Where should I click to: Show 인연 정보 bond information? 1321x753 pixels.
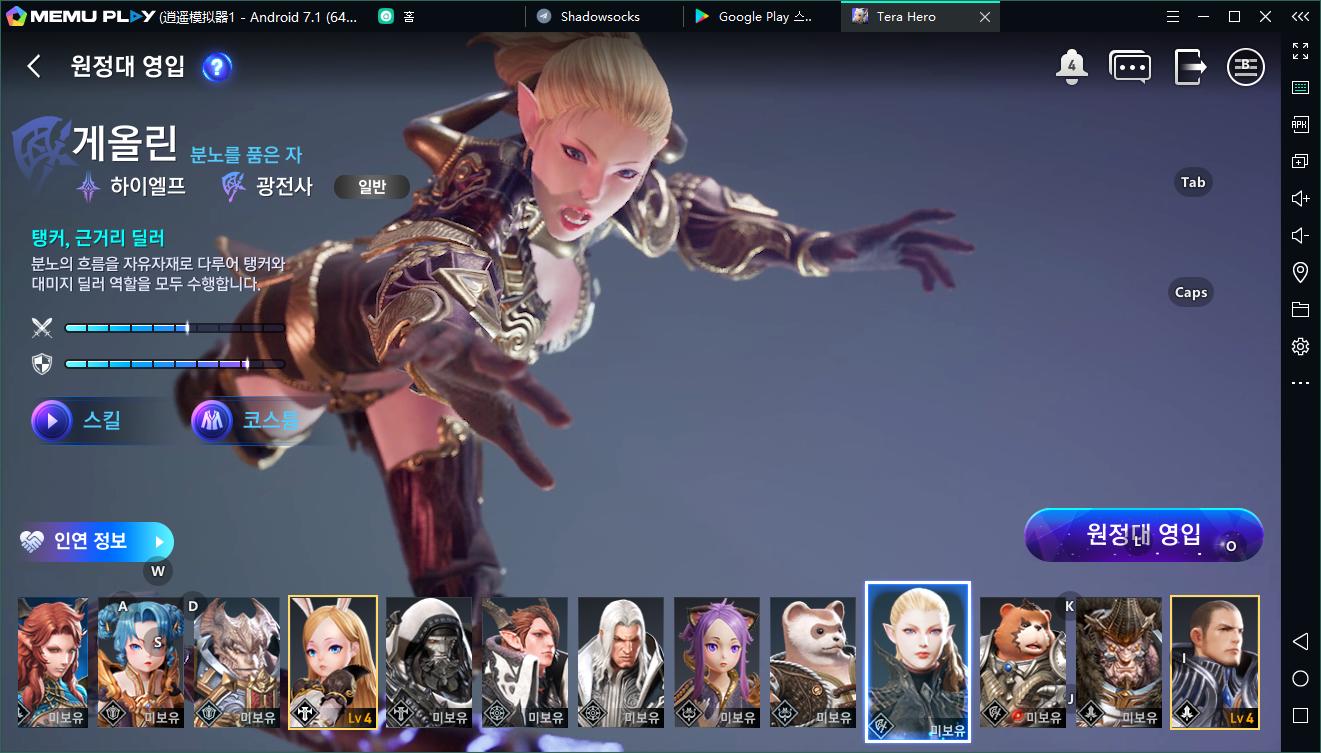click(96, 542)
